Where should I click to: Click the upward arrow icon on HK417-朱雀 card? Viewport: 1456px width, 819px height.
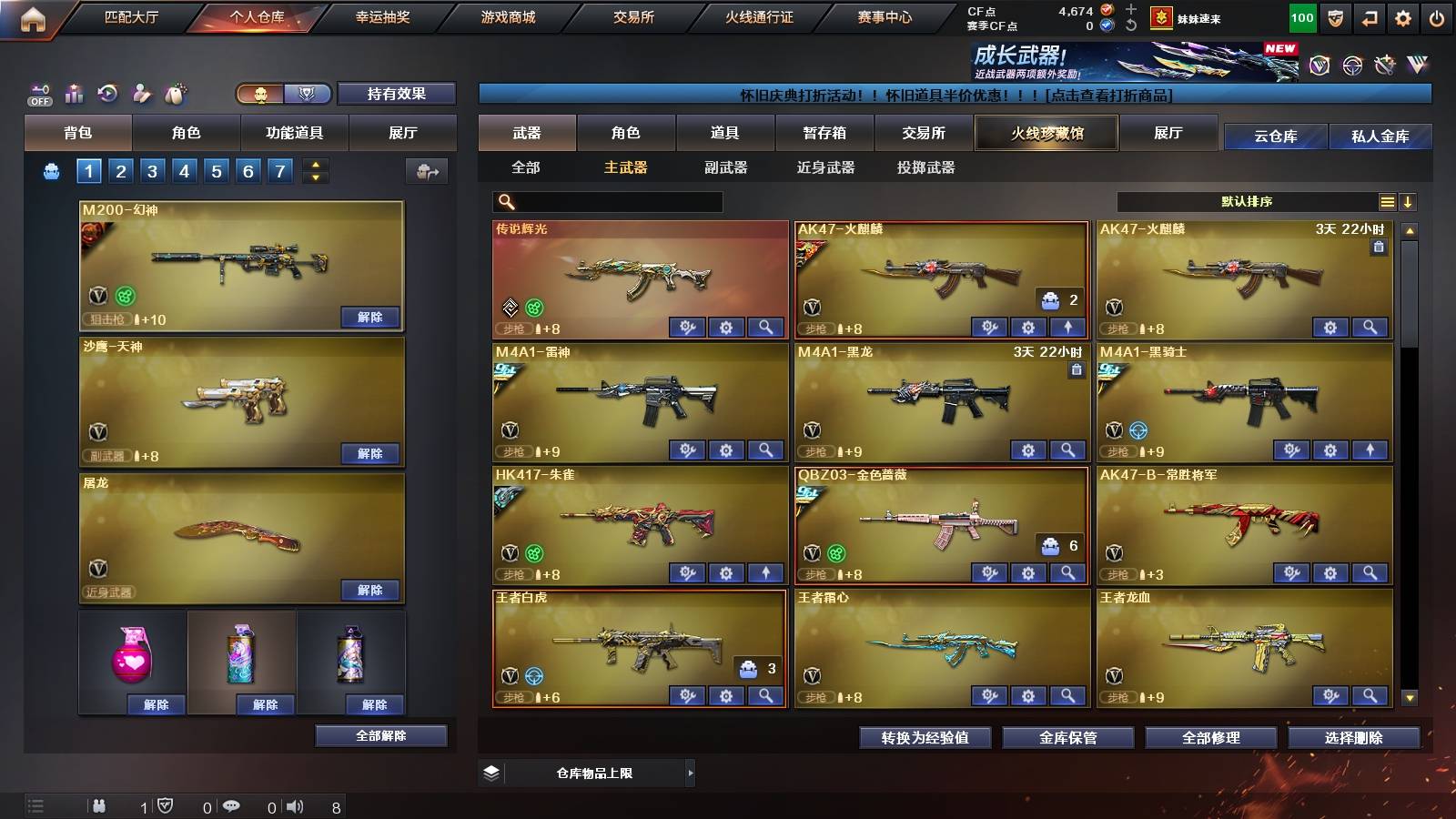pyautogui.click(x=765, y=573)
